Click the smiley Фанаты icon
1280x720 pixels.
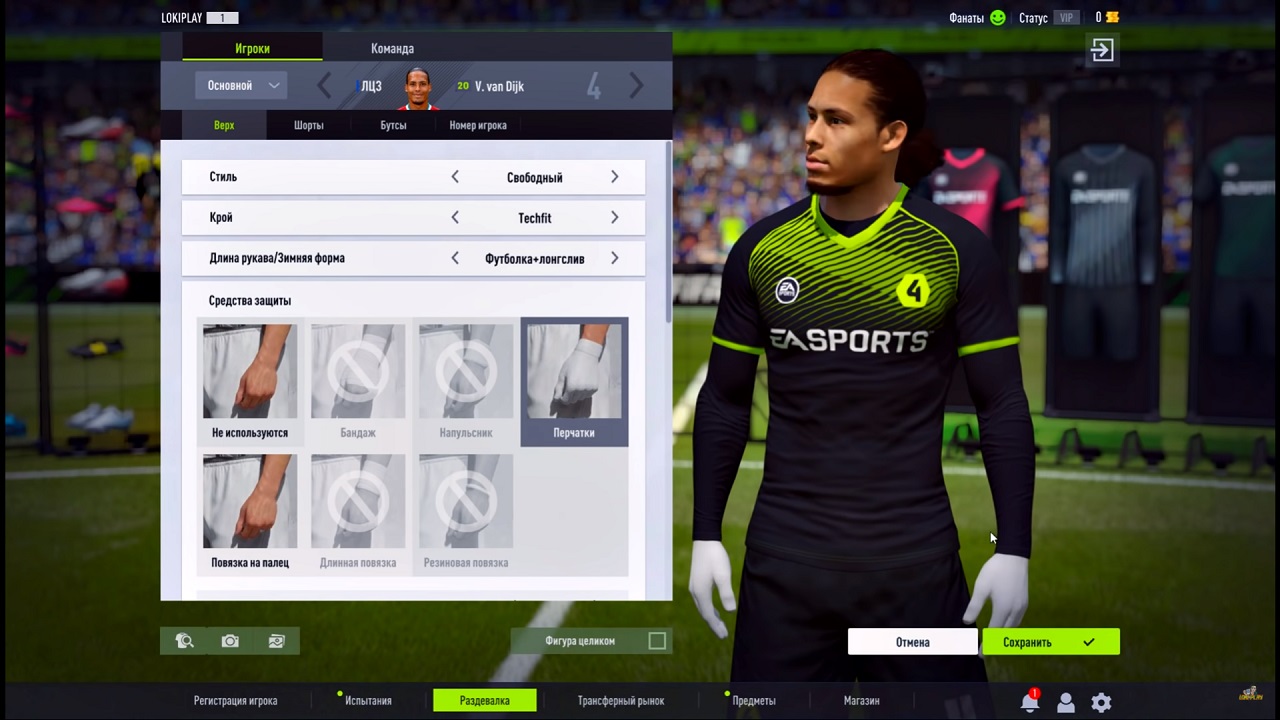click(997, 17)
